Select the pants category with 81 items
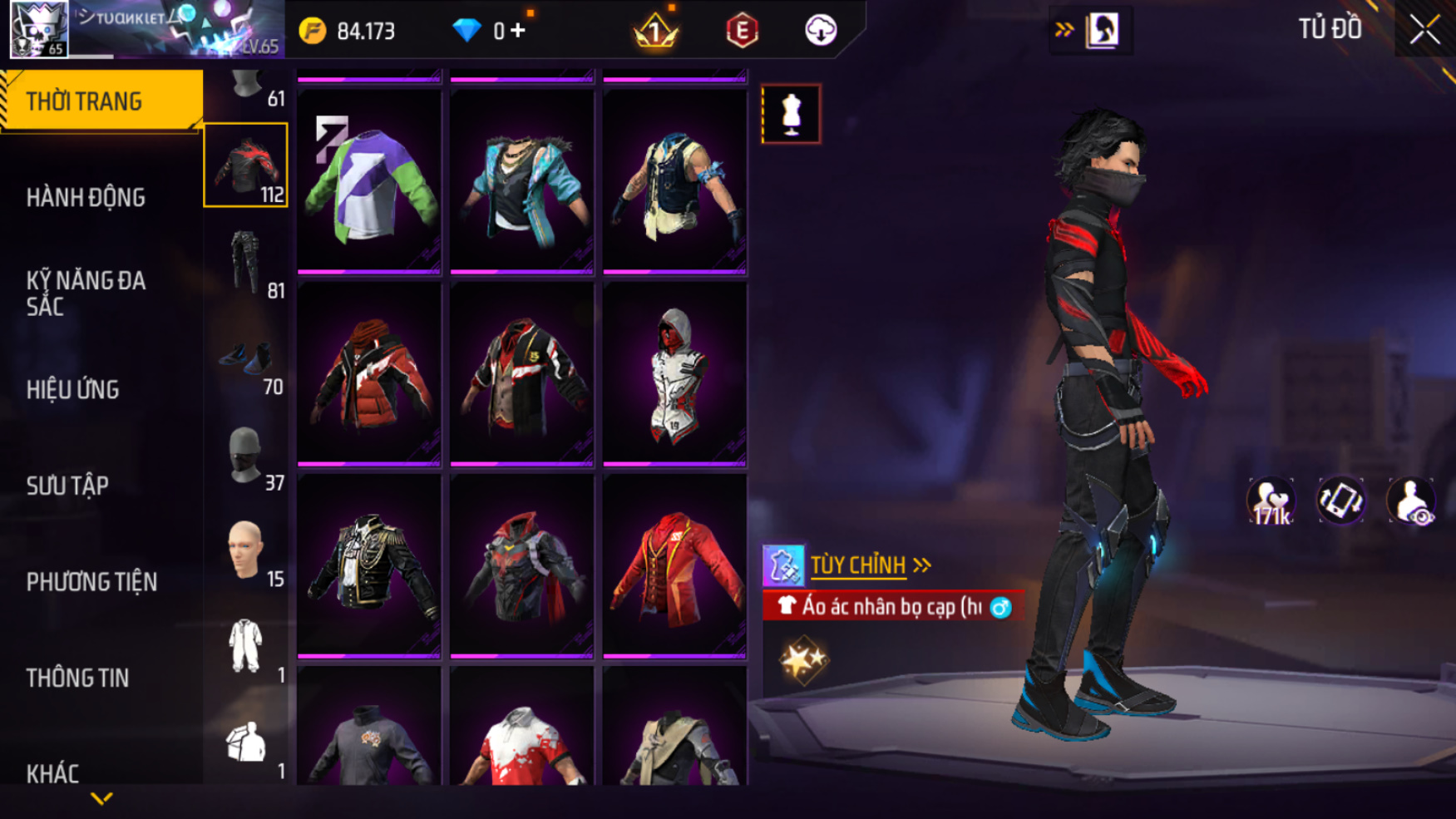Image resolution: width=1456 pixels, height=819 pixels. coord(246,263)
